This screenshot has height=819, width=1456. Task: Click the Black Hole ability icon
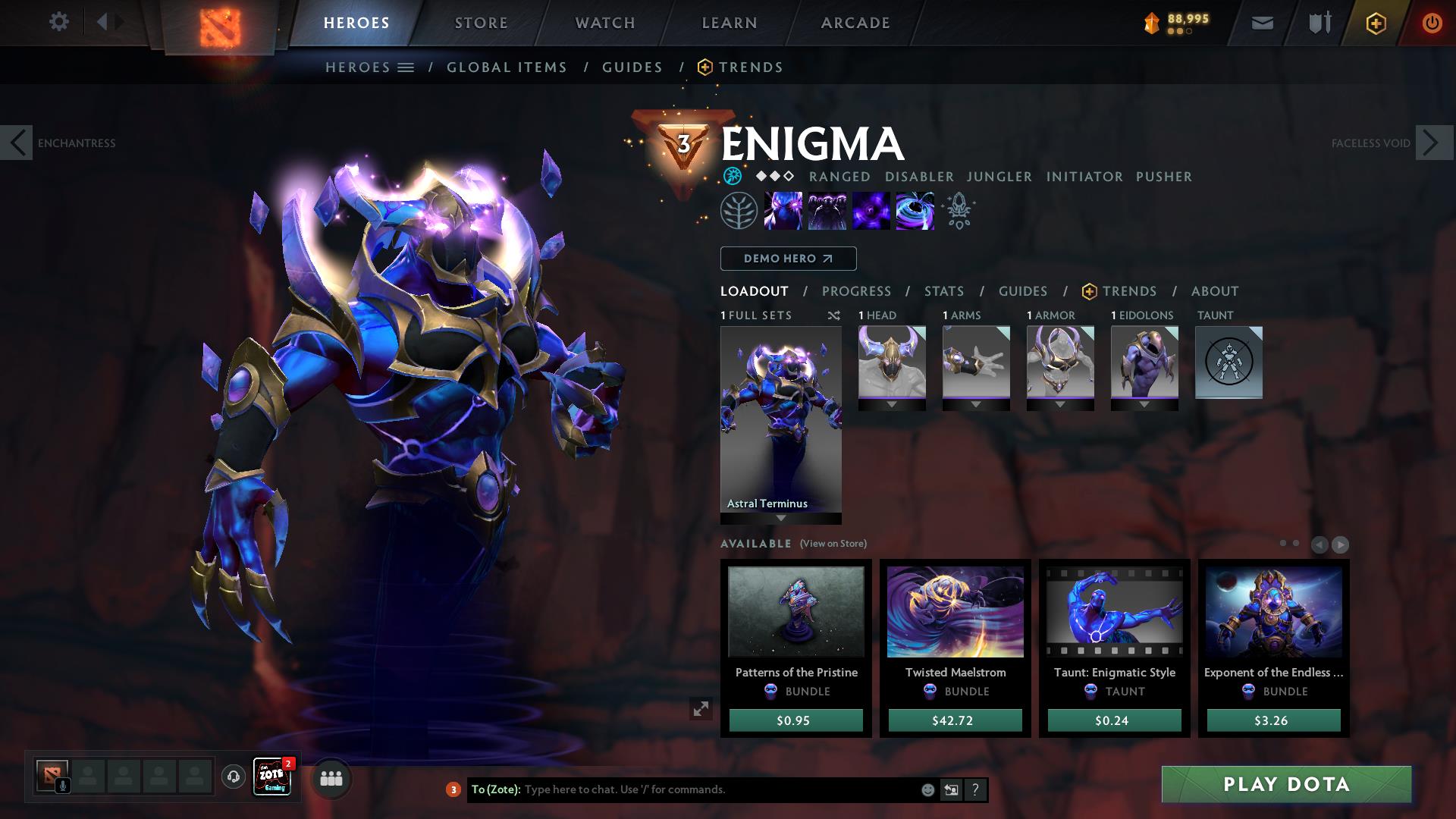[914, 211]
